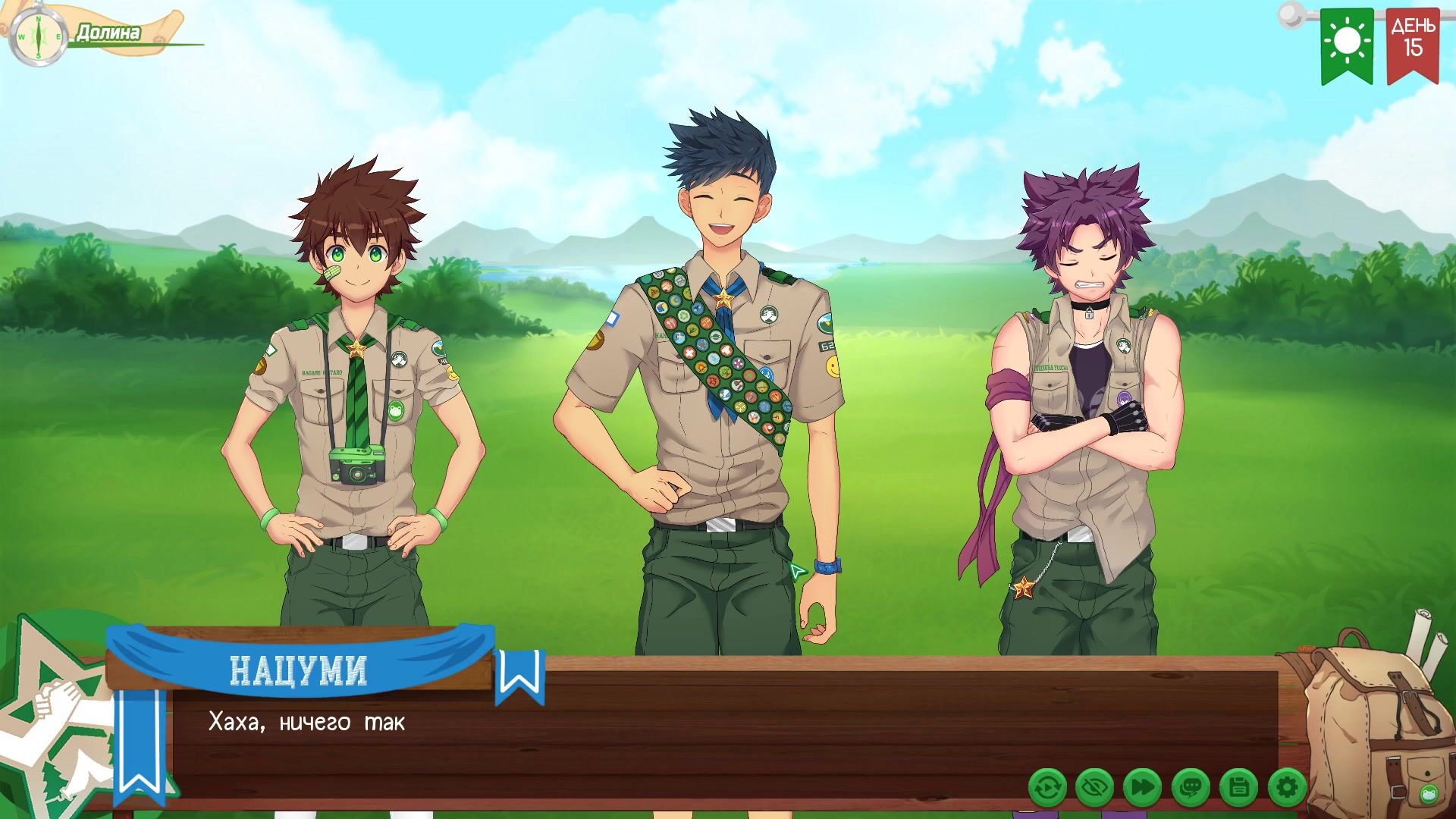
Task: Click the blue bookmark ribbon beside the name
Action: click(x=519, y=675)
